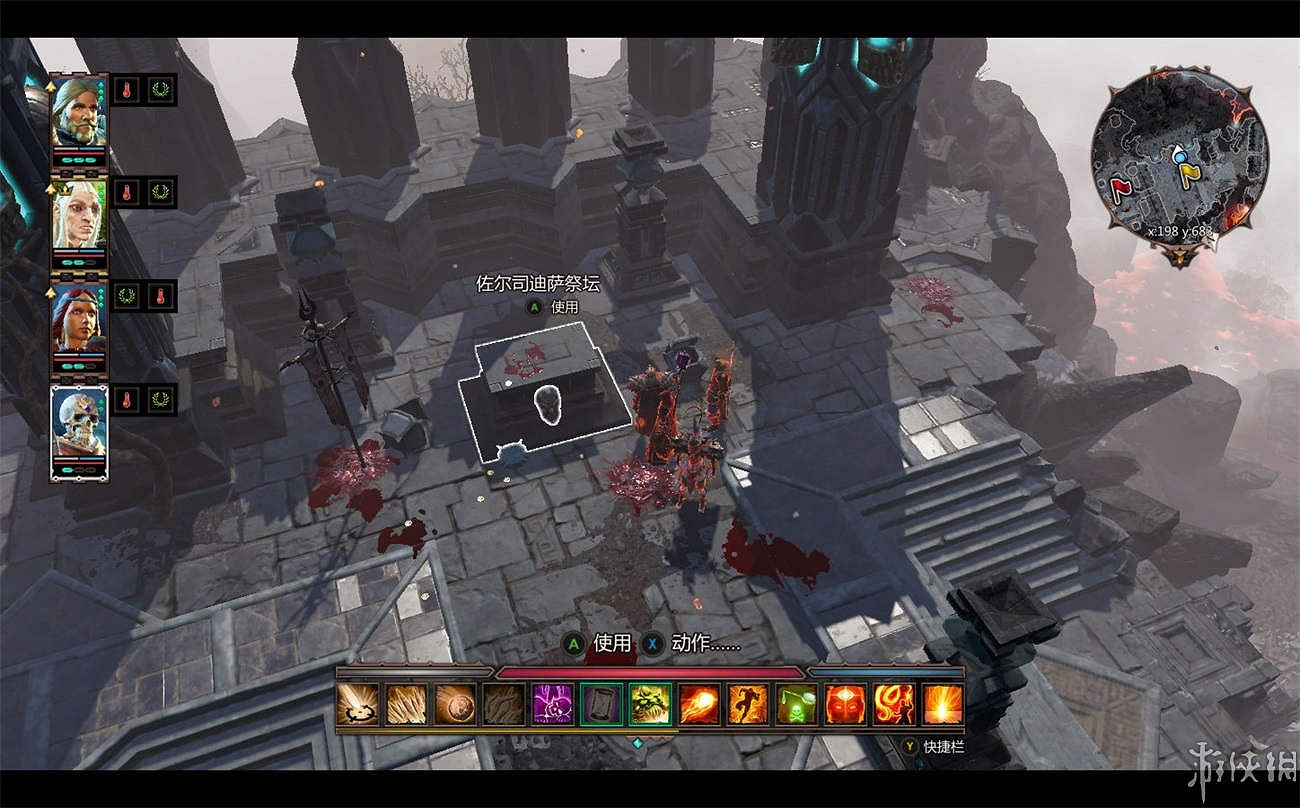Image resolution: width=1300 pixels, height=808 pixels.
Task: Select the skeleton character portrait
Action: [x=79, y=426]
